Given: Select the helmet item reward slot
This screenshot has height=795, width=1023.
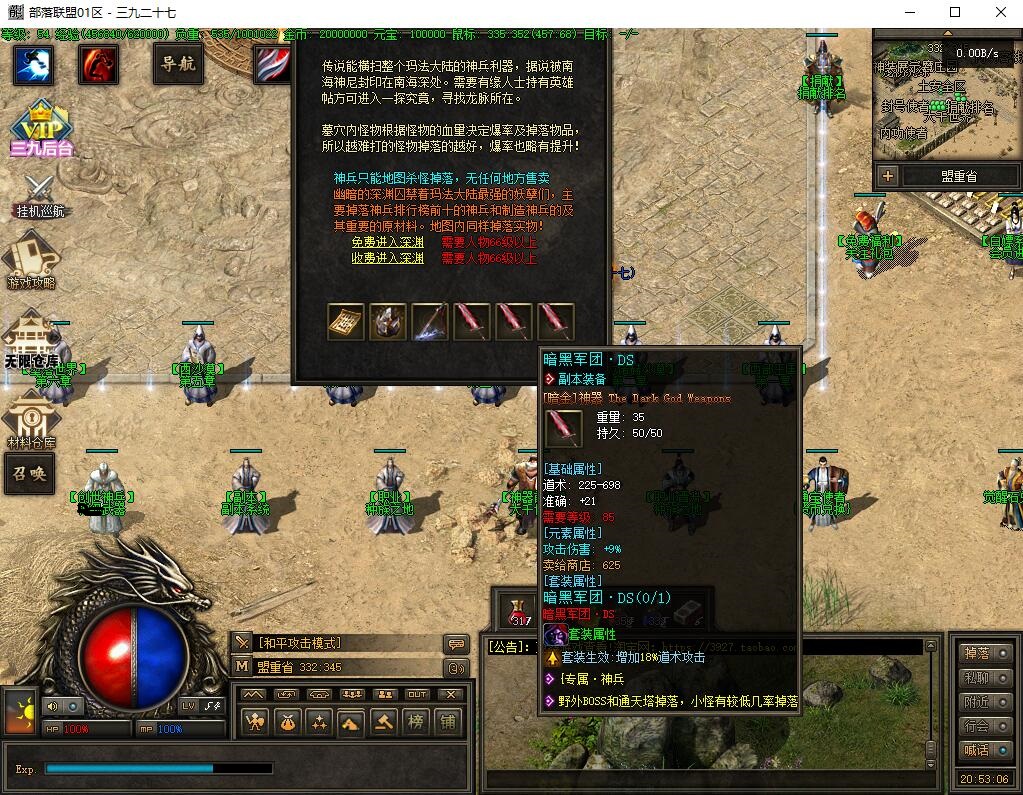Looking at the screenshot, I should tap(388, 322).
